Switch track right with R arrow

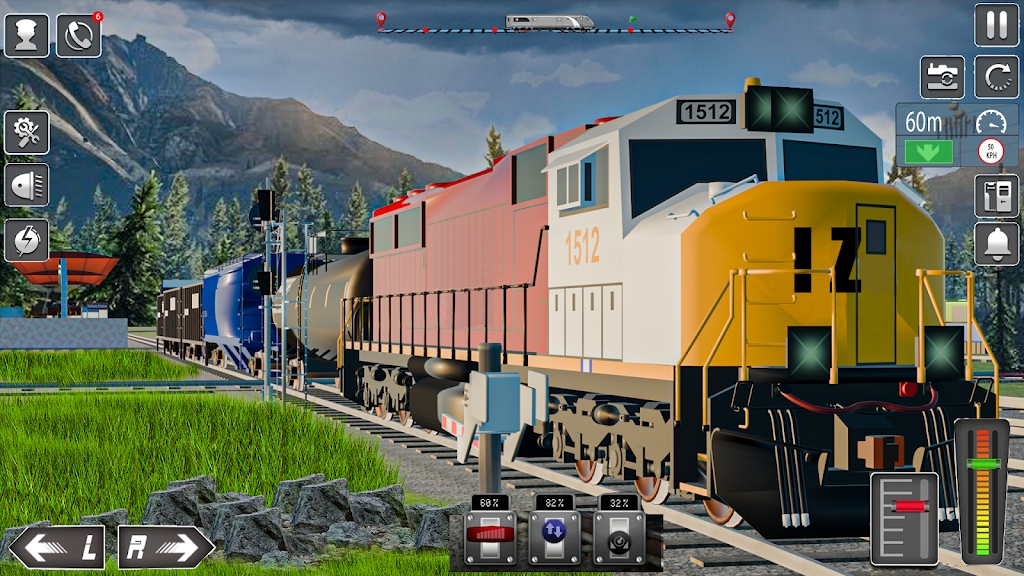(165, 547)
